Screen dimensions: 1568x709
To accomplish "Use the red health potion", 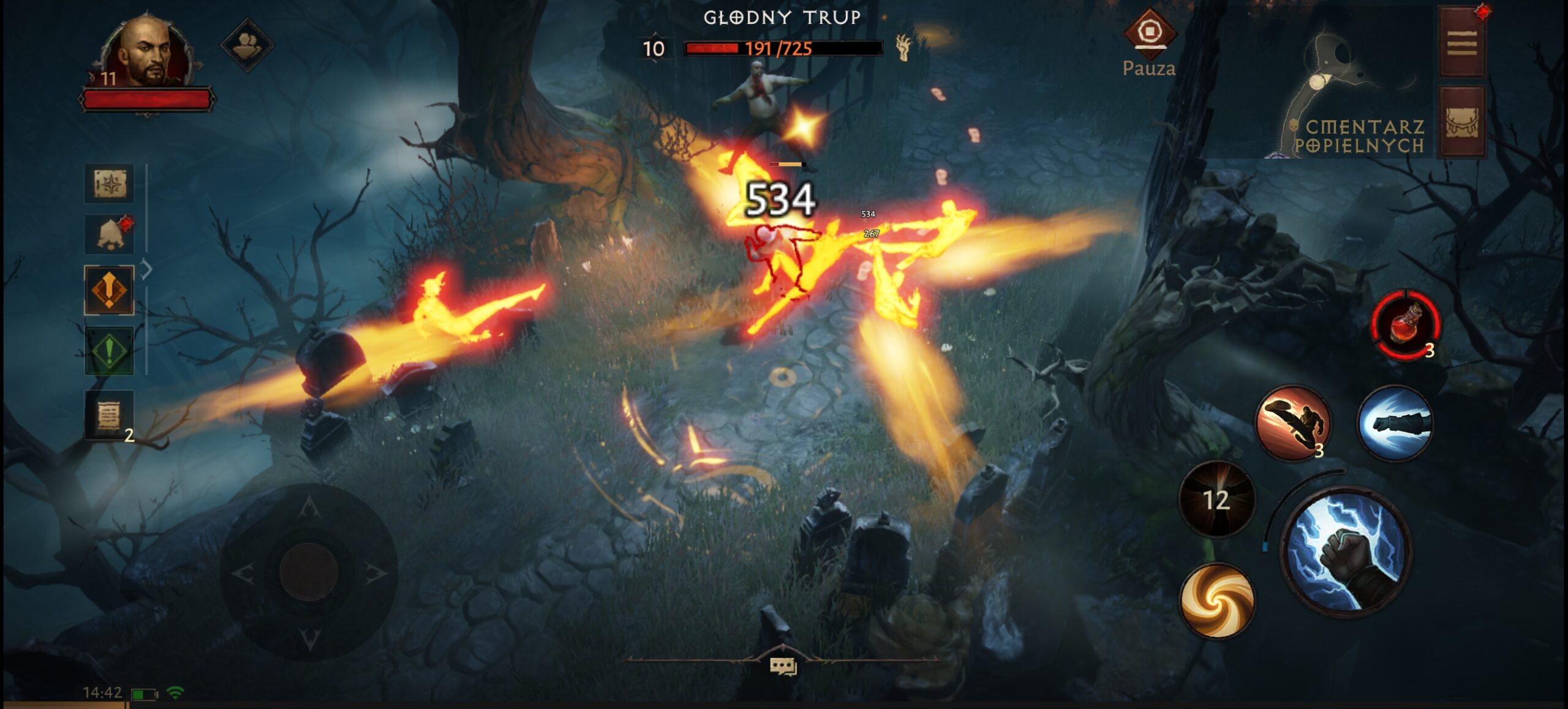I will (x=1405, y=324).
